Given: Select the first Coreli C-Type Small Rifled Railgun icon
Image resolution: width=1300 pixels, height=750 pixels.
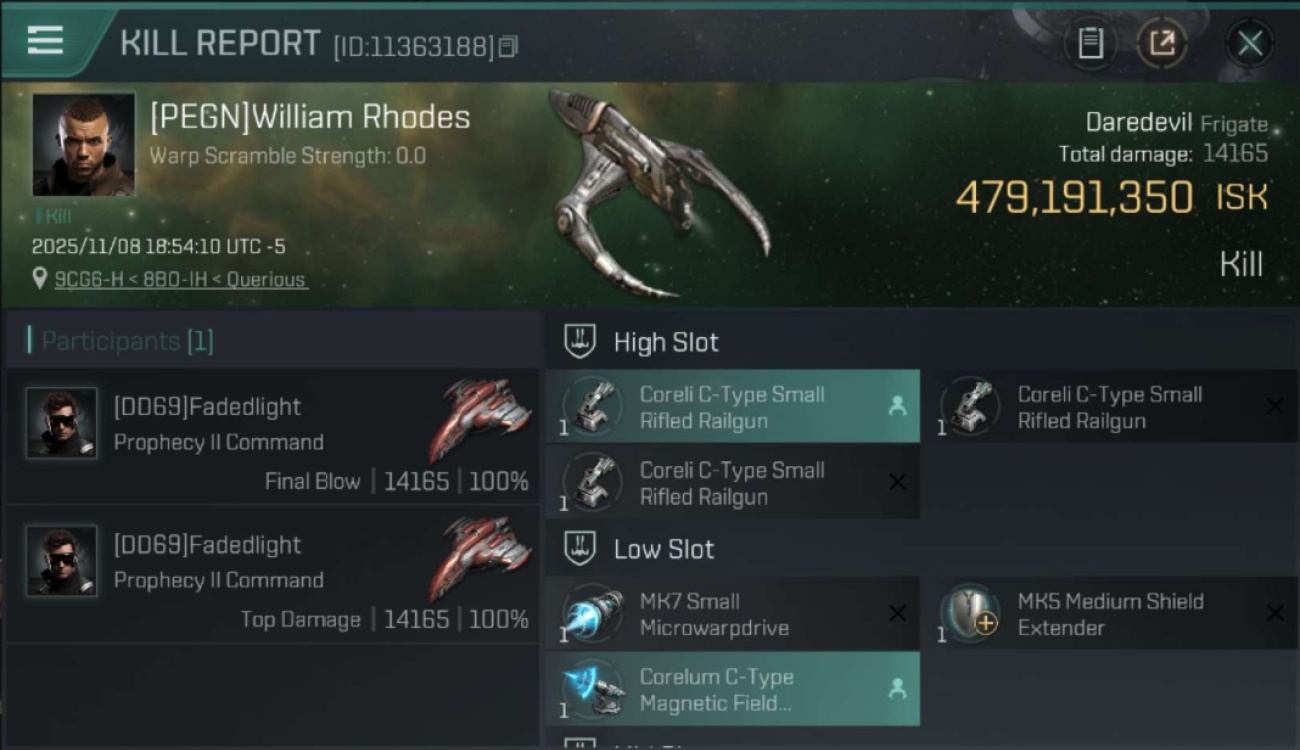Looking at the screenshot, I should coord(591,407).
